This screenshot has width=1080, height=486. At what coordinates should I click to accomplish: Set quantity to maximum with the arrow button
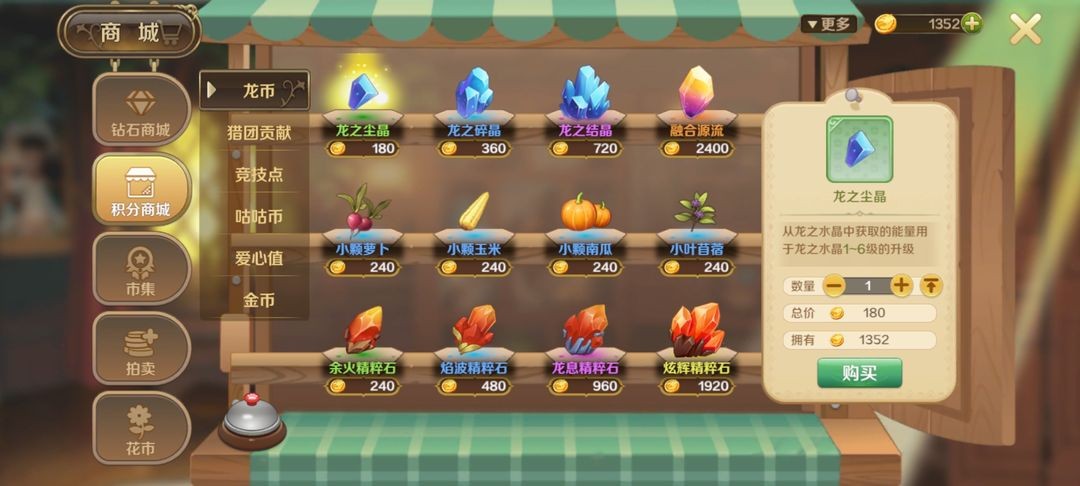tap(931, 286)
